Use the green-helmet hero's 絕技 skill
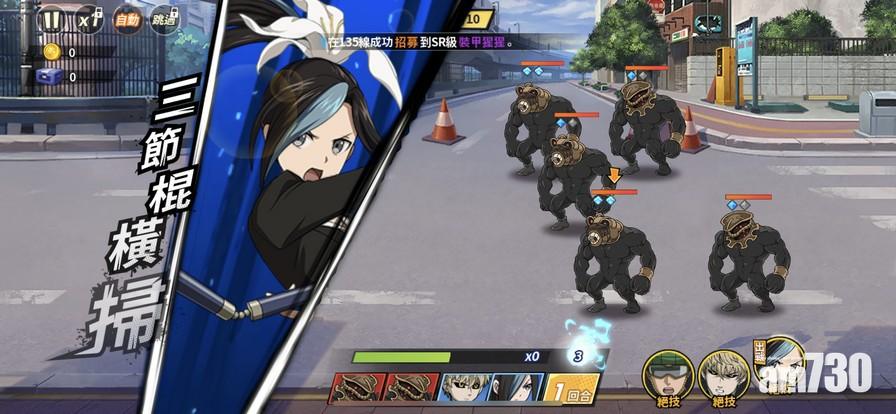 [x=667, y=373]
